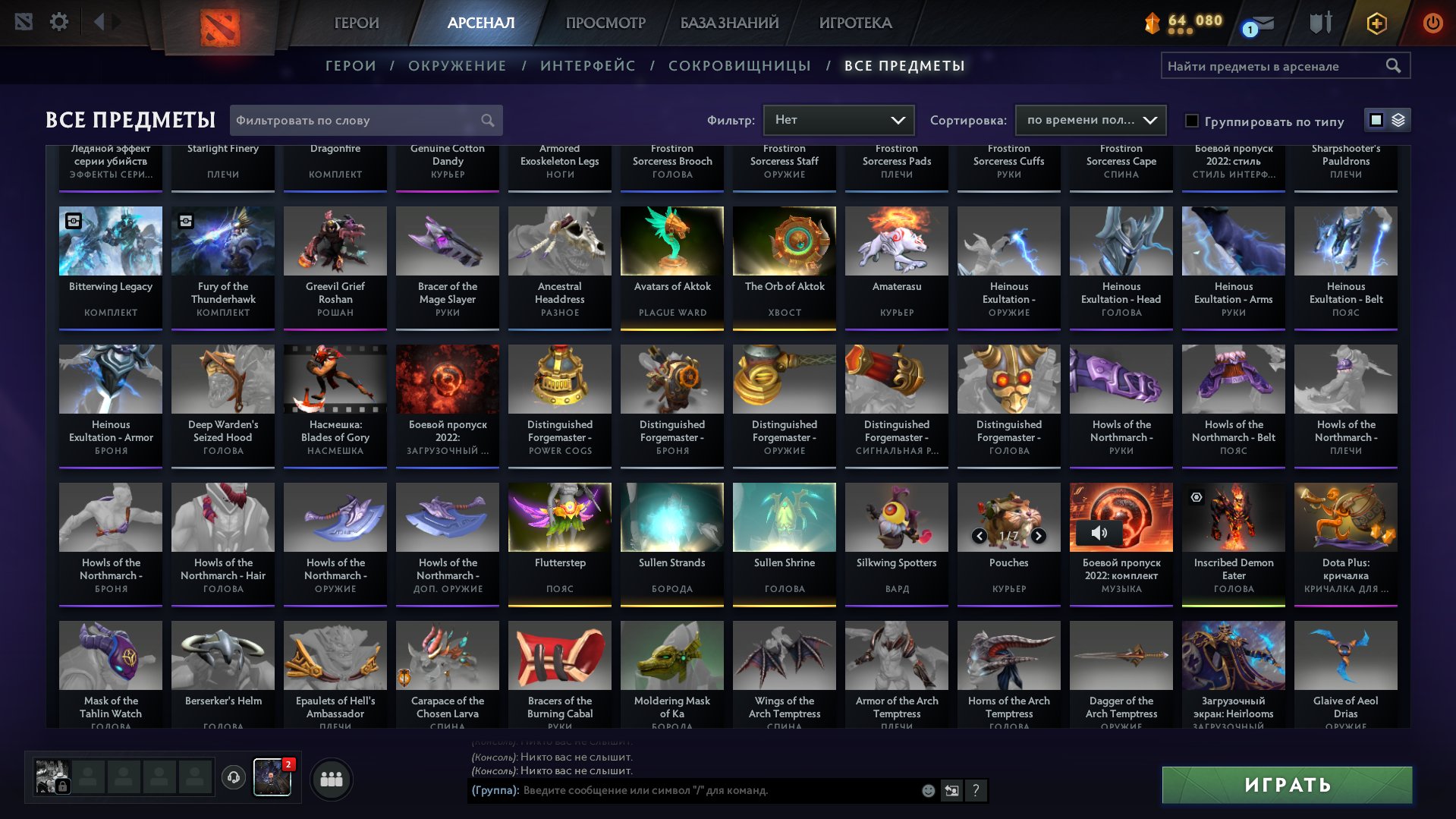1456x819 pixels.
Task: Switch to the ПРОСМОТР tab
Action: pos(605,23)
